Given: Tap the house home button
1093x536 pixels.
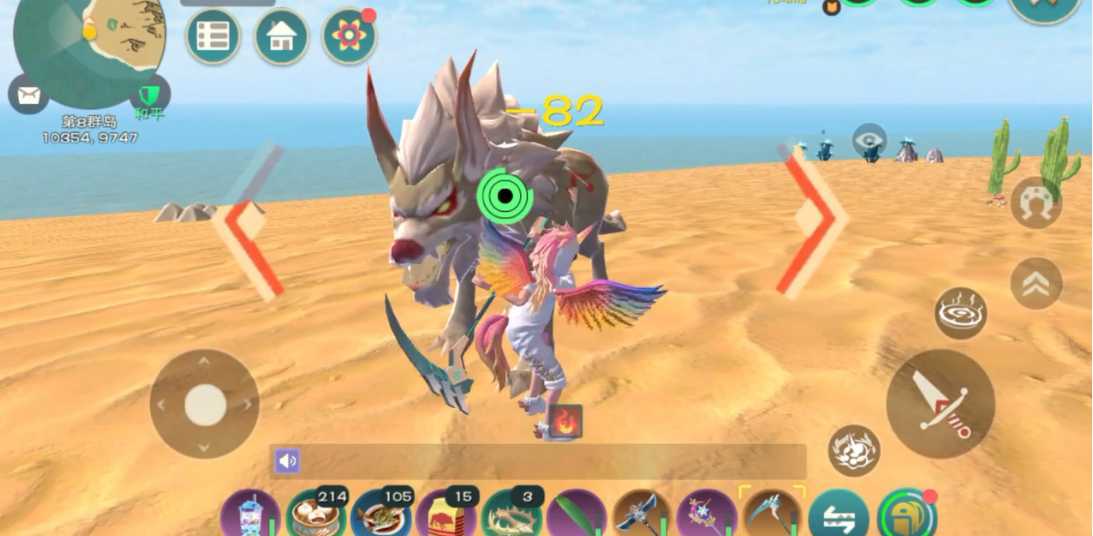Looking at the screenshot, I should pos(281,37).
